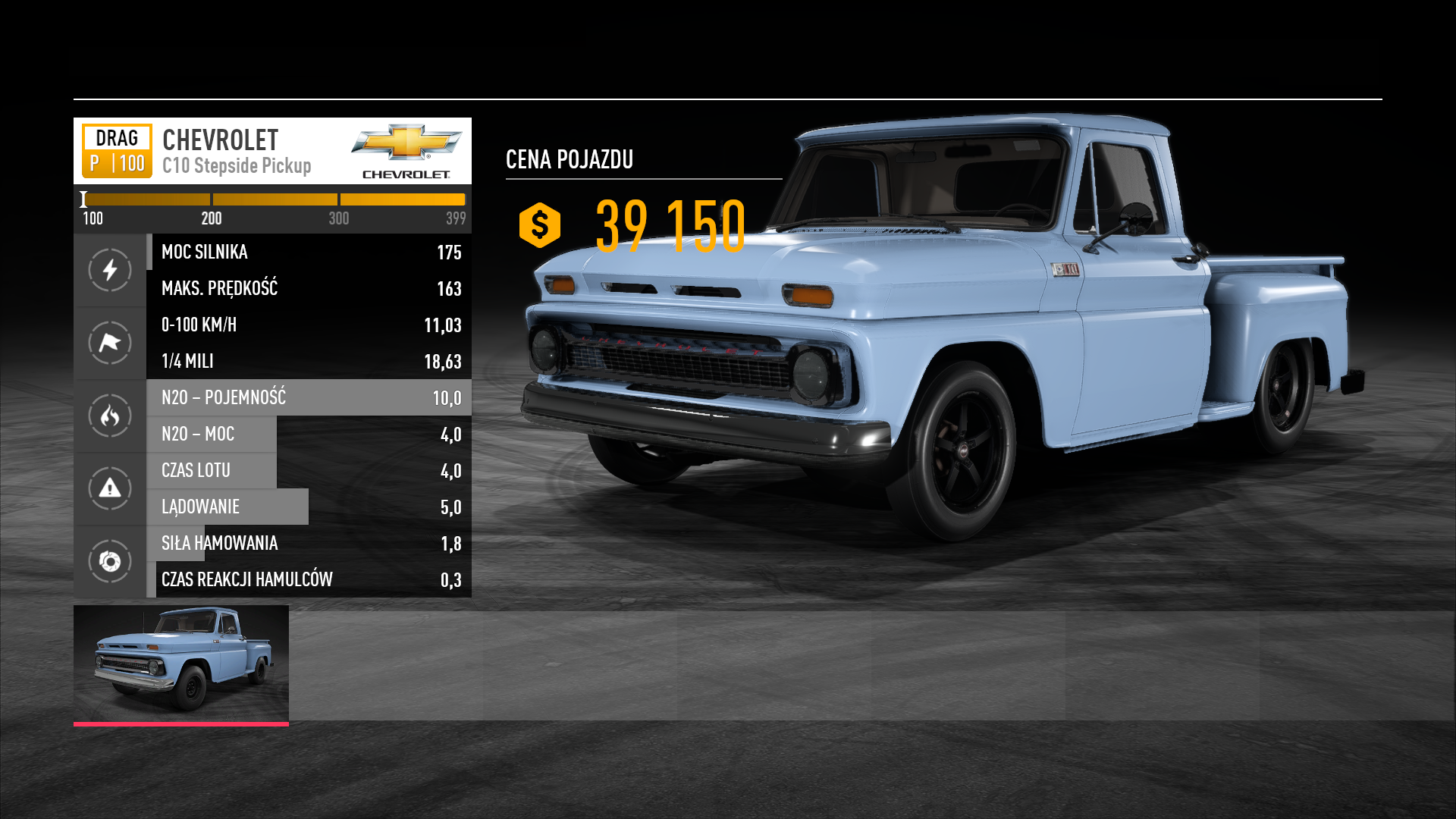The image size is (1456, 819).
Task: Highlight the N2O – Pojemność stat row
Action: point(309,397)
